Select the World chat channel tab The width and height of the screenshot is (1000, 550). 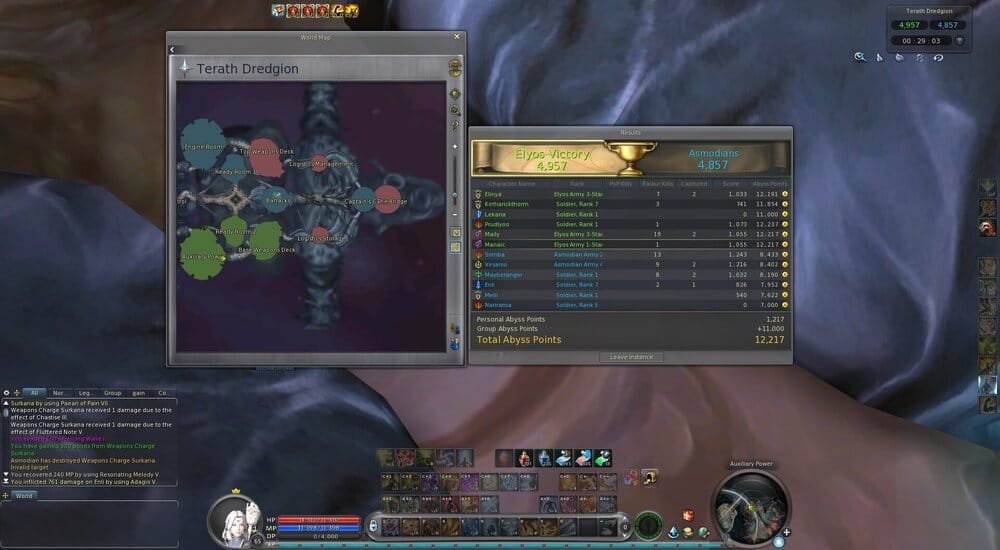[x=25, y=495]
